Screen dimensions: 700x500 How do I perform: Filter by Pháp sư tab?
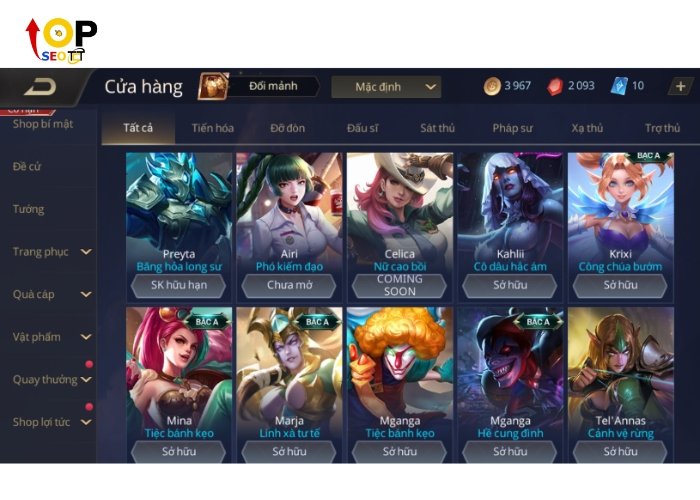point(512,128)
